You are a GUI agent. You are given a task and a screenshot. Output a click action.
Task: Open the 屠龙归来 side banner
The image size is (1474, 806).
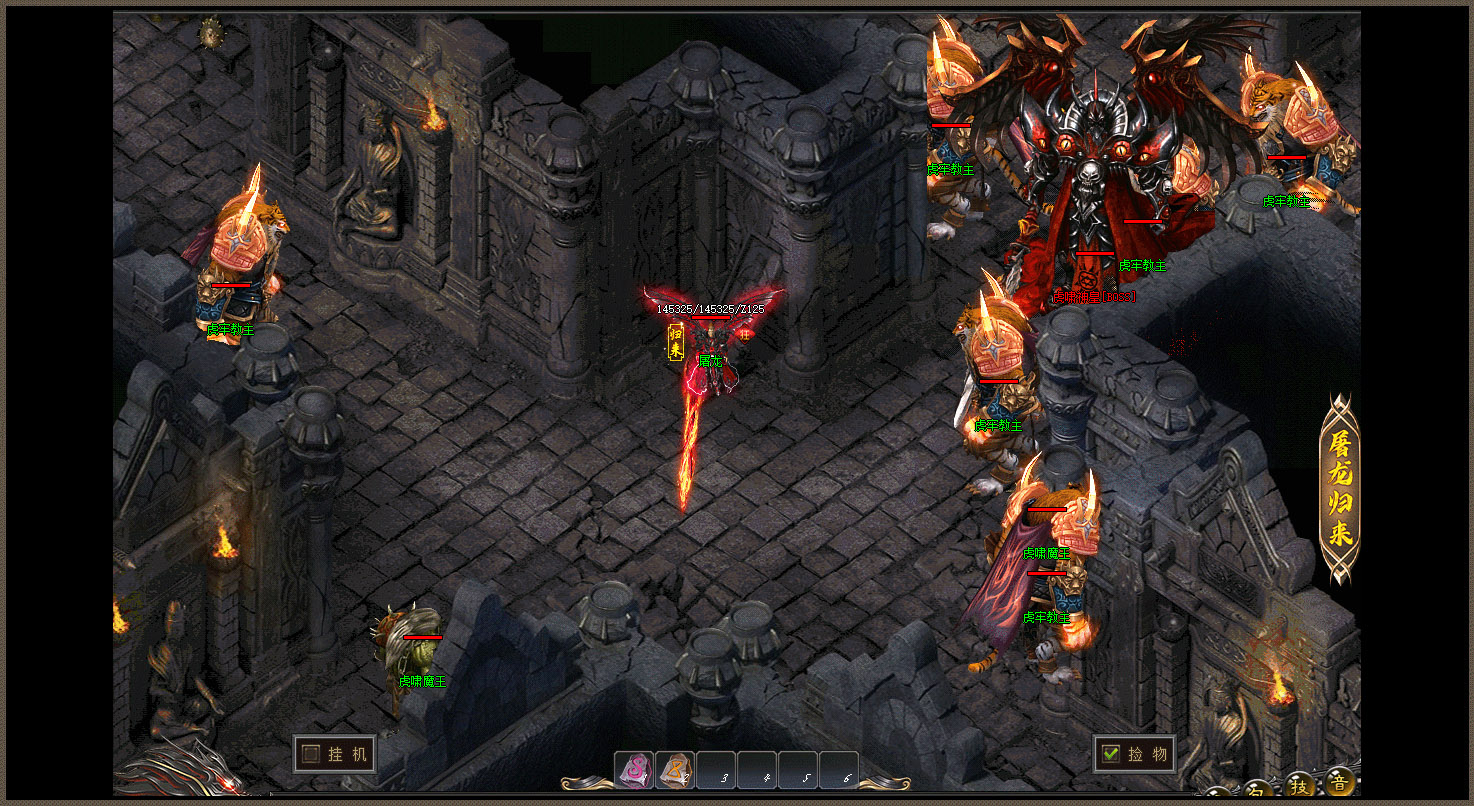pyautogui.click(x=1340, y=489)
